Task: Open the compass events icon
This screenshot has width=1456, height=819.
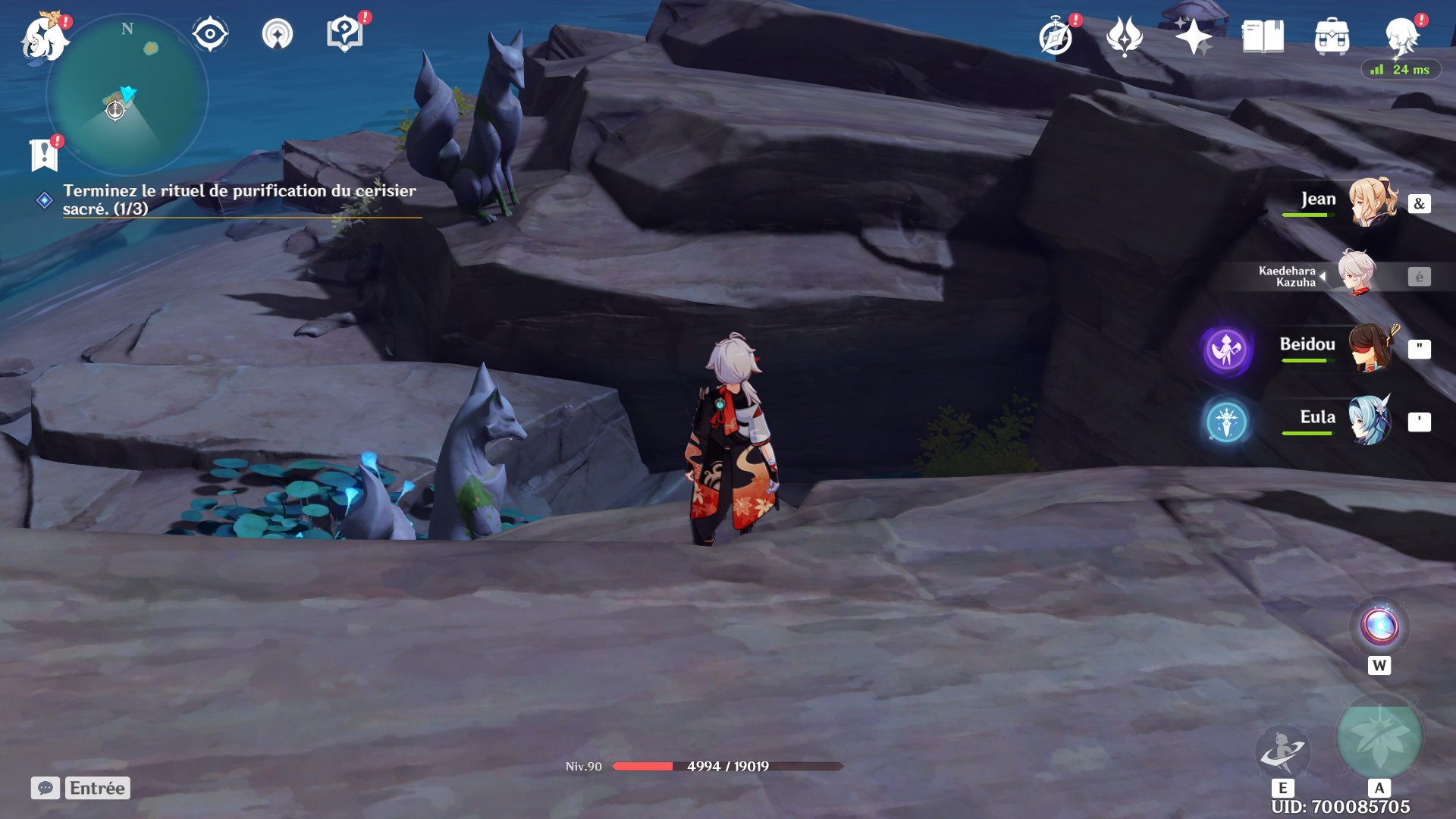Action: point(1056,36)
